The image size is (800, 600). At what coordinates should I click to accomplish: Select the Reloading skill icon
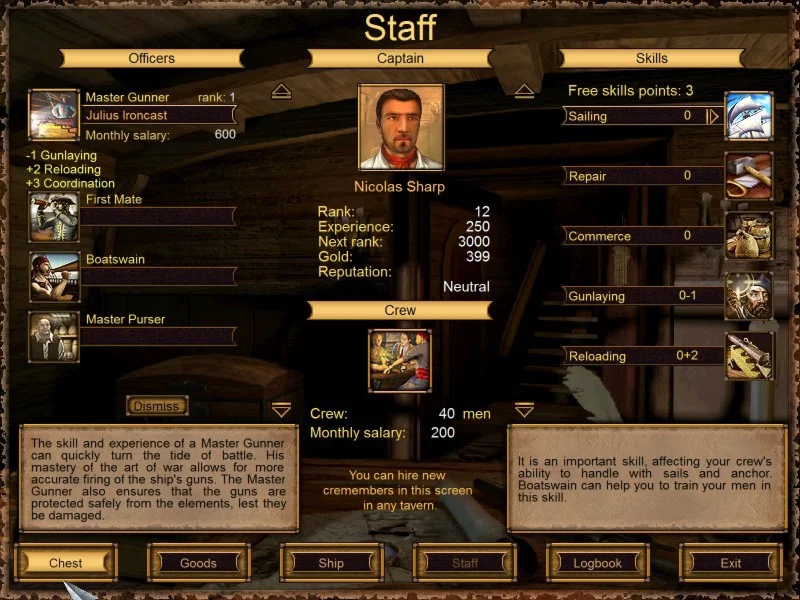click(749, 356)
